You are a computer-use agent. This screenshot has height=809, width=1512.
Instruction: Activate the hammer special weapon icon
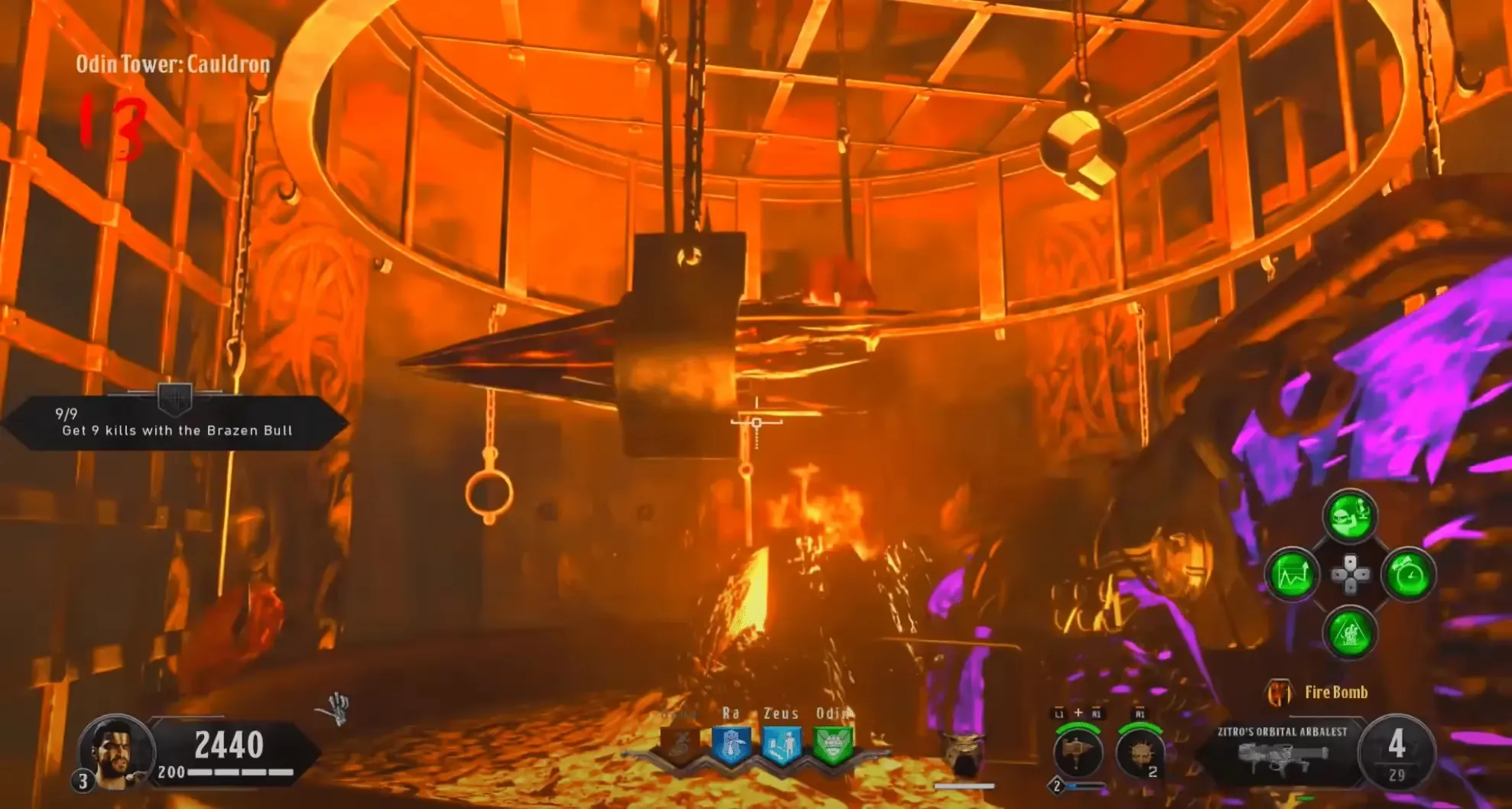1077,752
